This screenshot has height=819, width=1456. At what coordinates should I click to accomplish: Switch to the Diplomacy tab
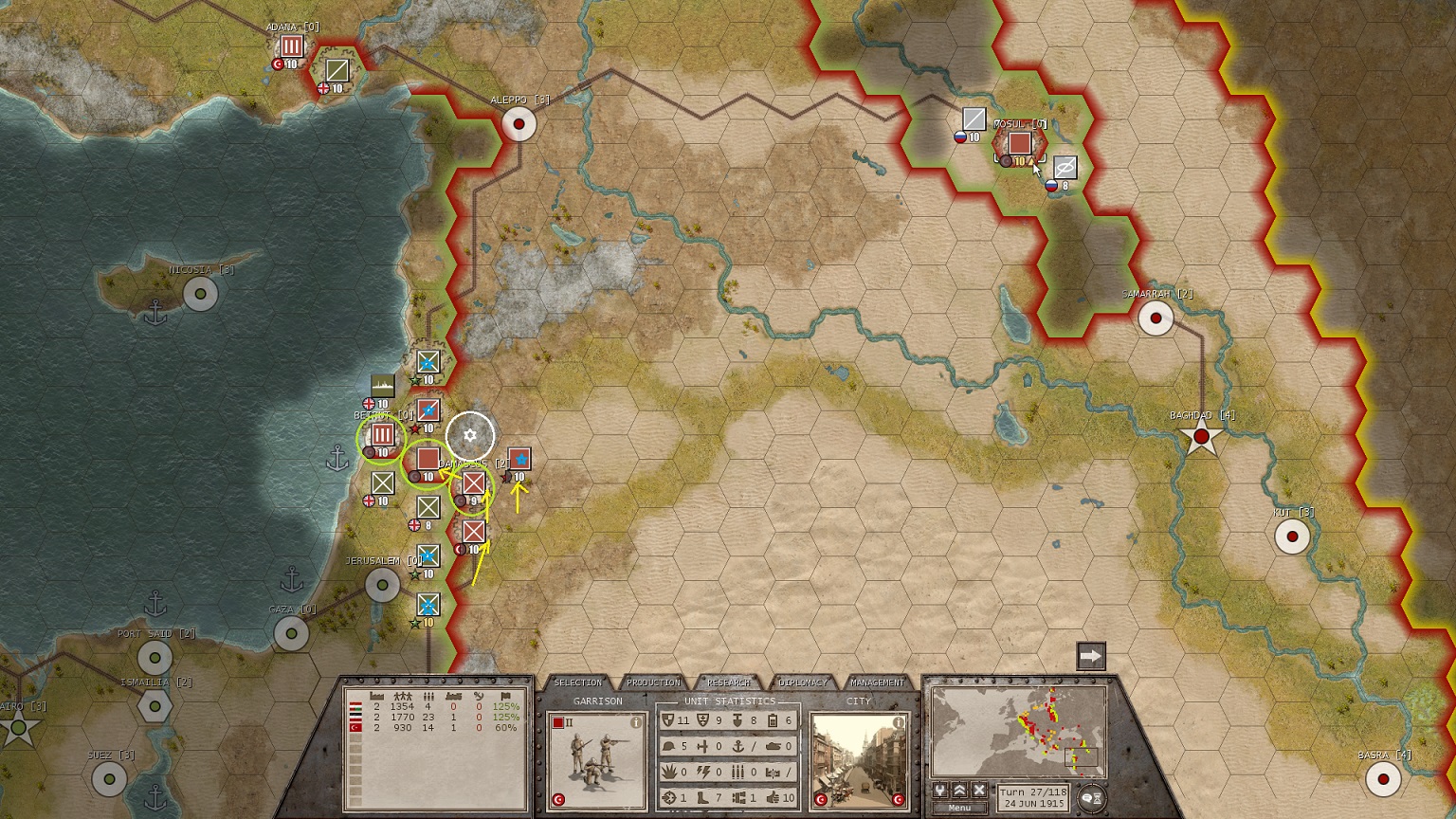click(803, 682)
